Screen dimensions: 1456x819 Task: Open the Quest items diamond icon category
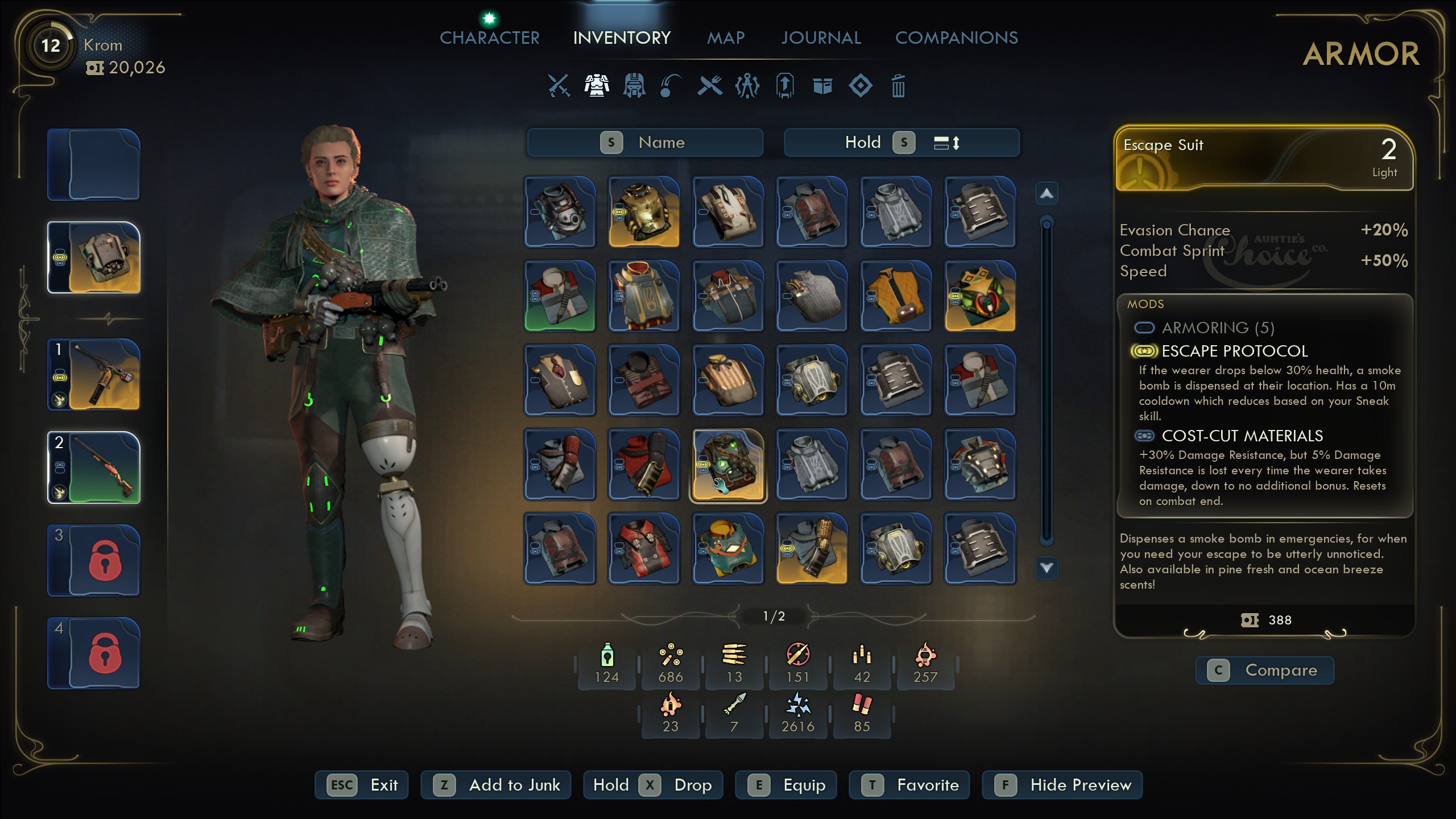coord(861,86)
